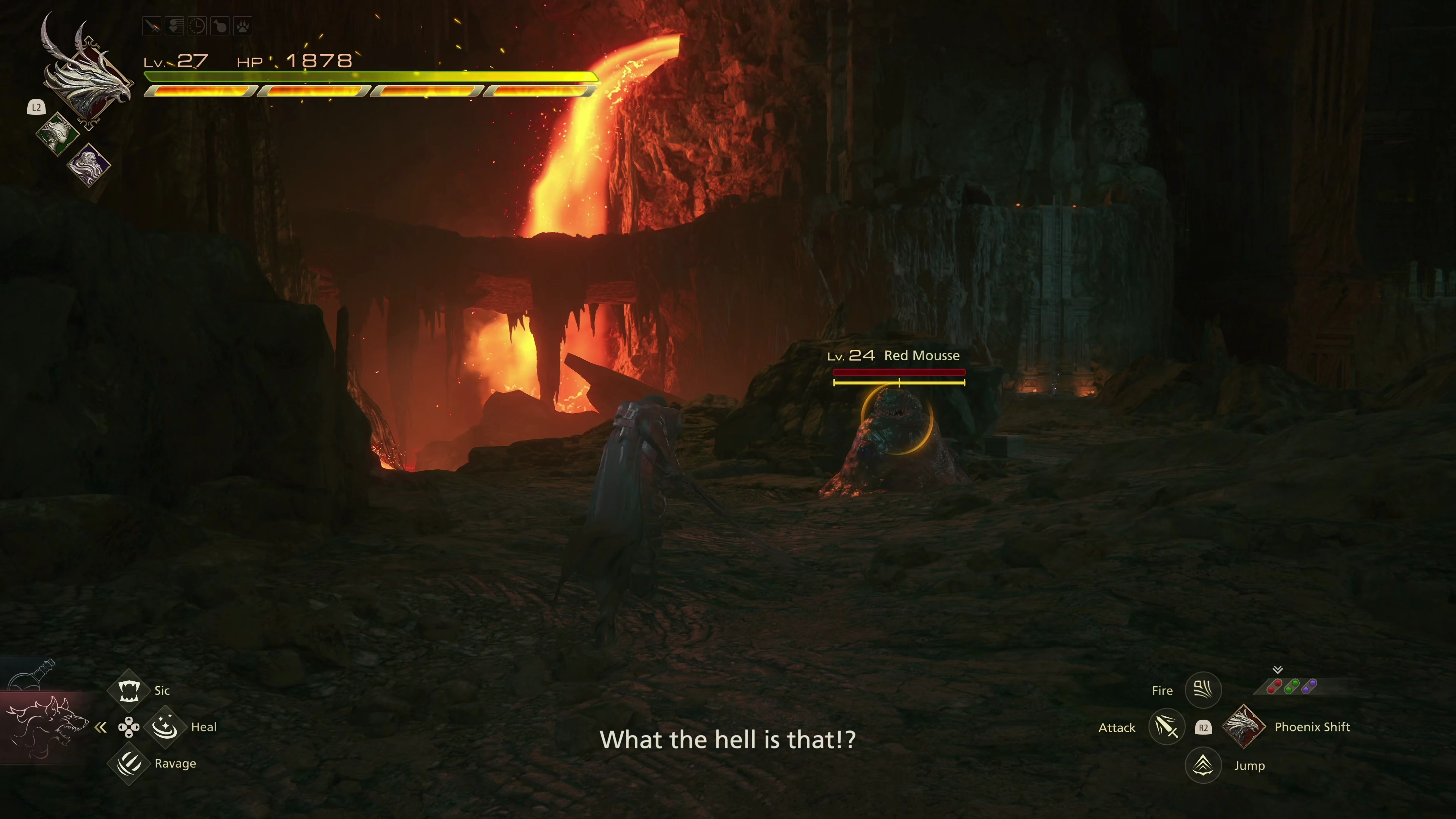
Task: Select the purple Eikon orb indicator
Action: 1309,687
